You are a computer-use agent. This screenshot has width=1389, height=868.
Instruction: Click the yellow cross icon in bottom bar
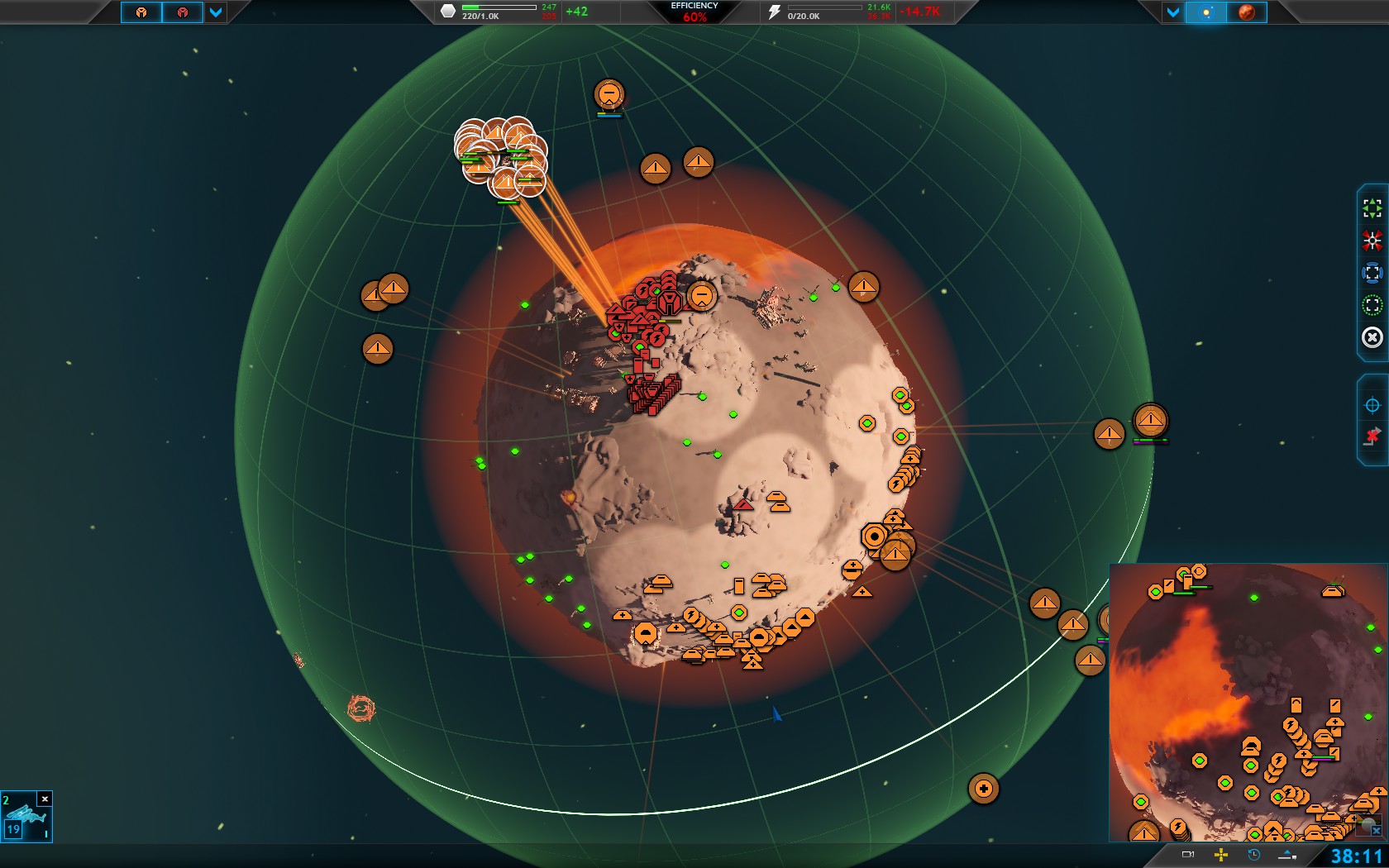tap(1221, 855)
